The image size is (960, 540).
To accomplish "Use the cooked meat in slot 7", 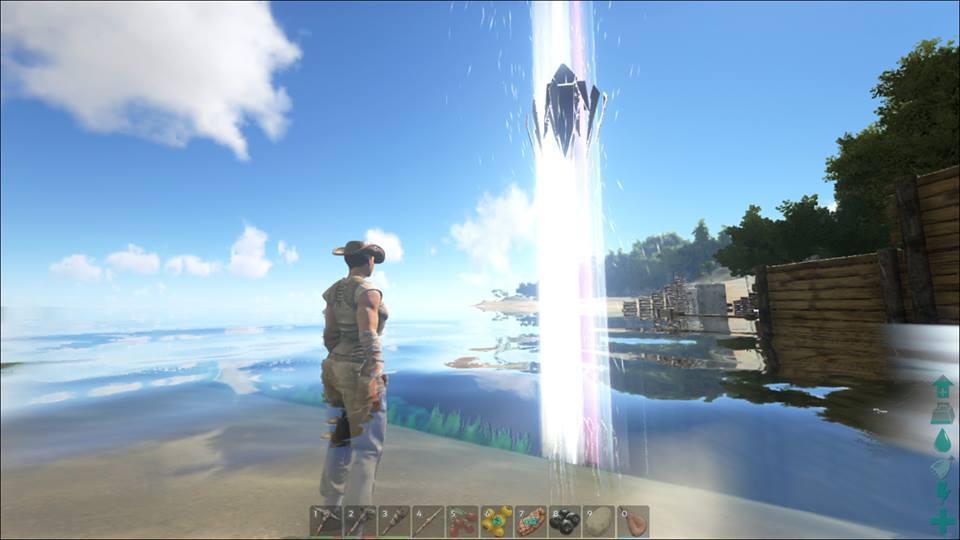I will [530, 521].
